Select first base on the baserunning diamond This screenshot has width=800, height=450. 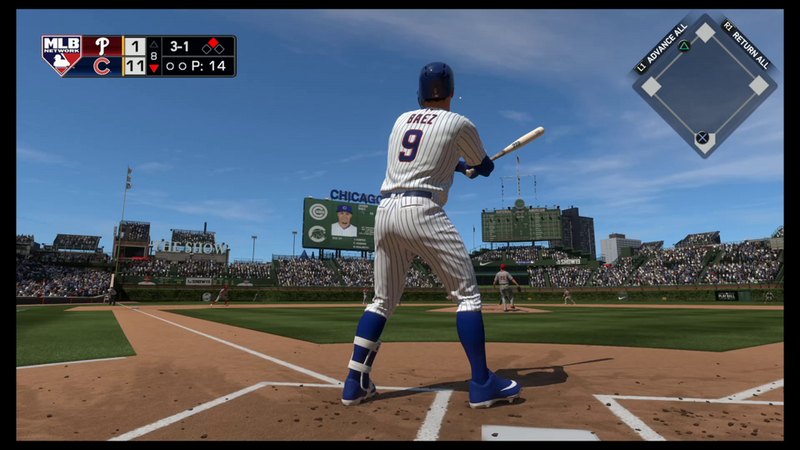(x=758, y=85)
